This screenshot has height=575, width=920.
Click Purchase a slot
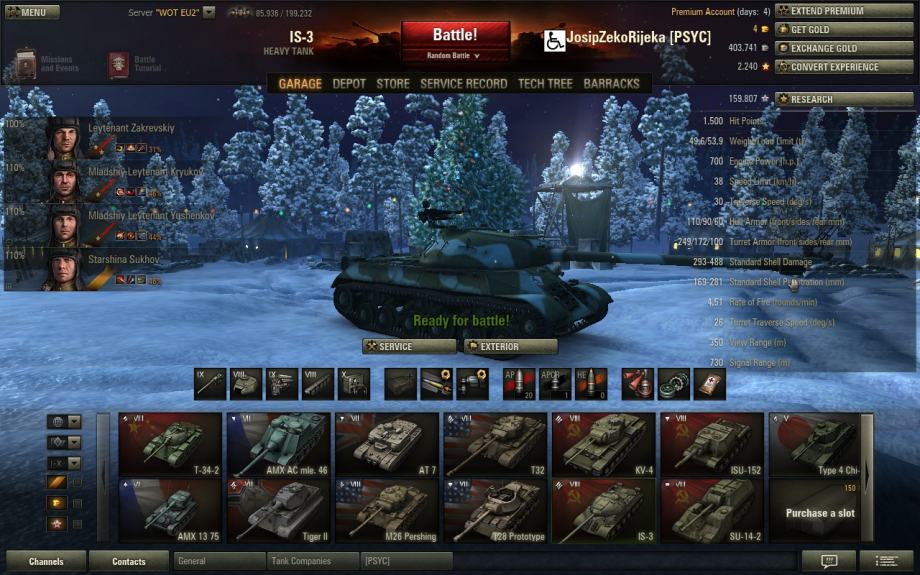coord(820,511)
